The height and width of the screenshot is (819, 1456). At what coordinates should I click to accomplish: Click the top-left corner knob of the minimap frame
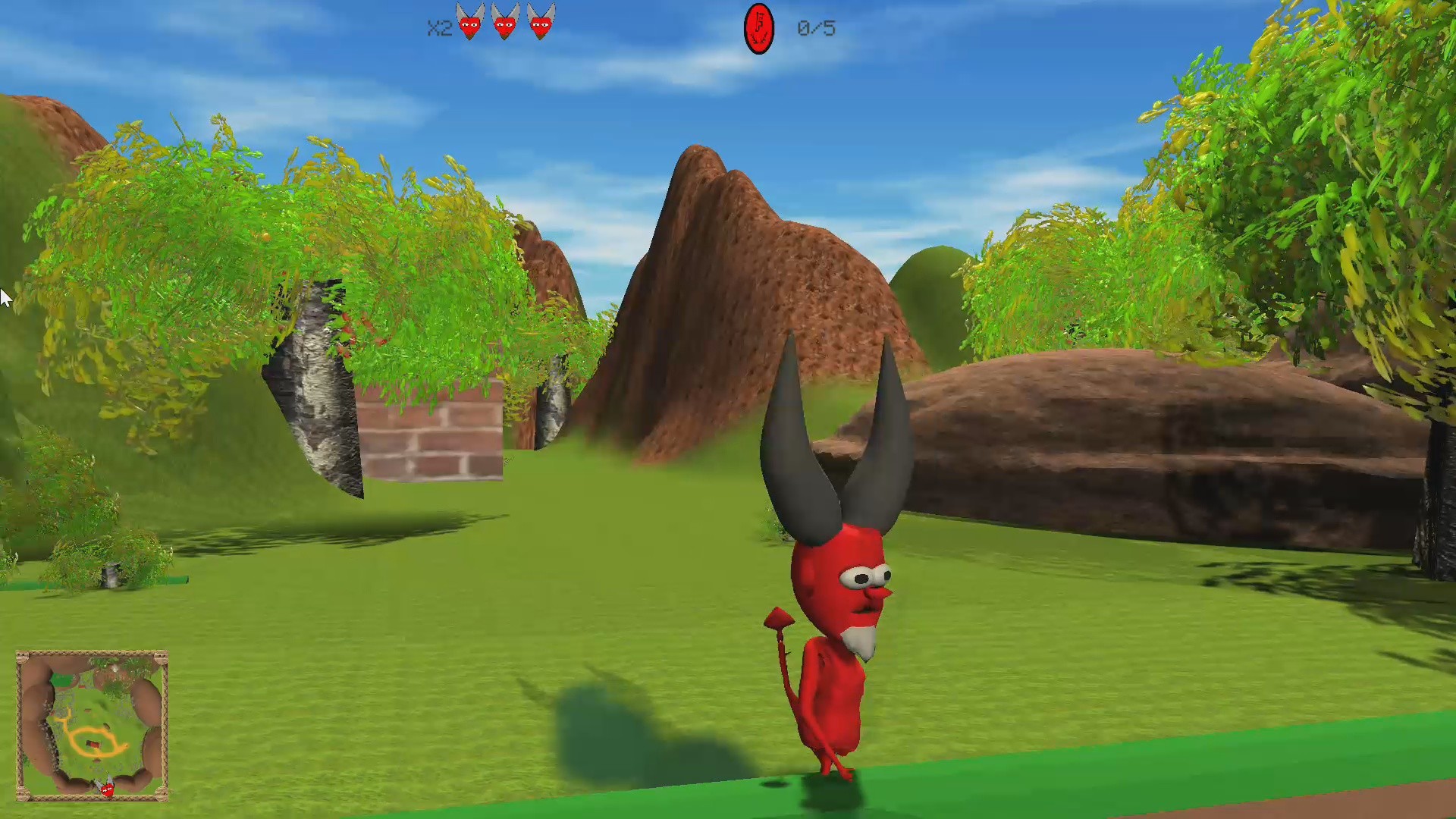[22, 656]
